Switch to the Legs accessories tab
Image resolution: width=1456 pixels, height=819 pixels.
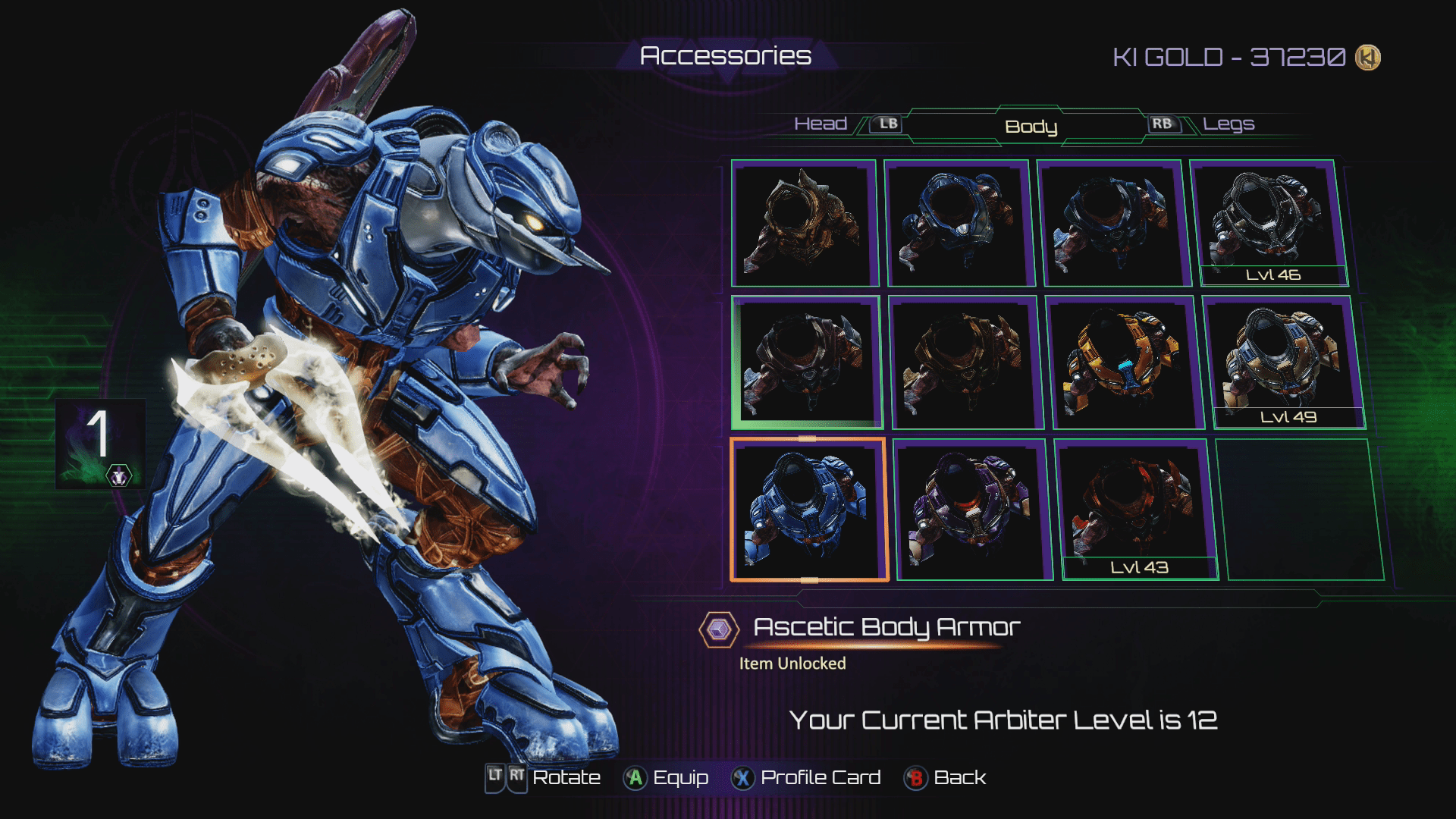coord(1228,124)
